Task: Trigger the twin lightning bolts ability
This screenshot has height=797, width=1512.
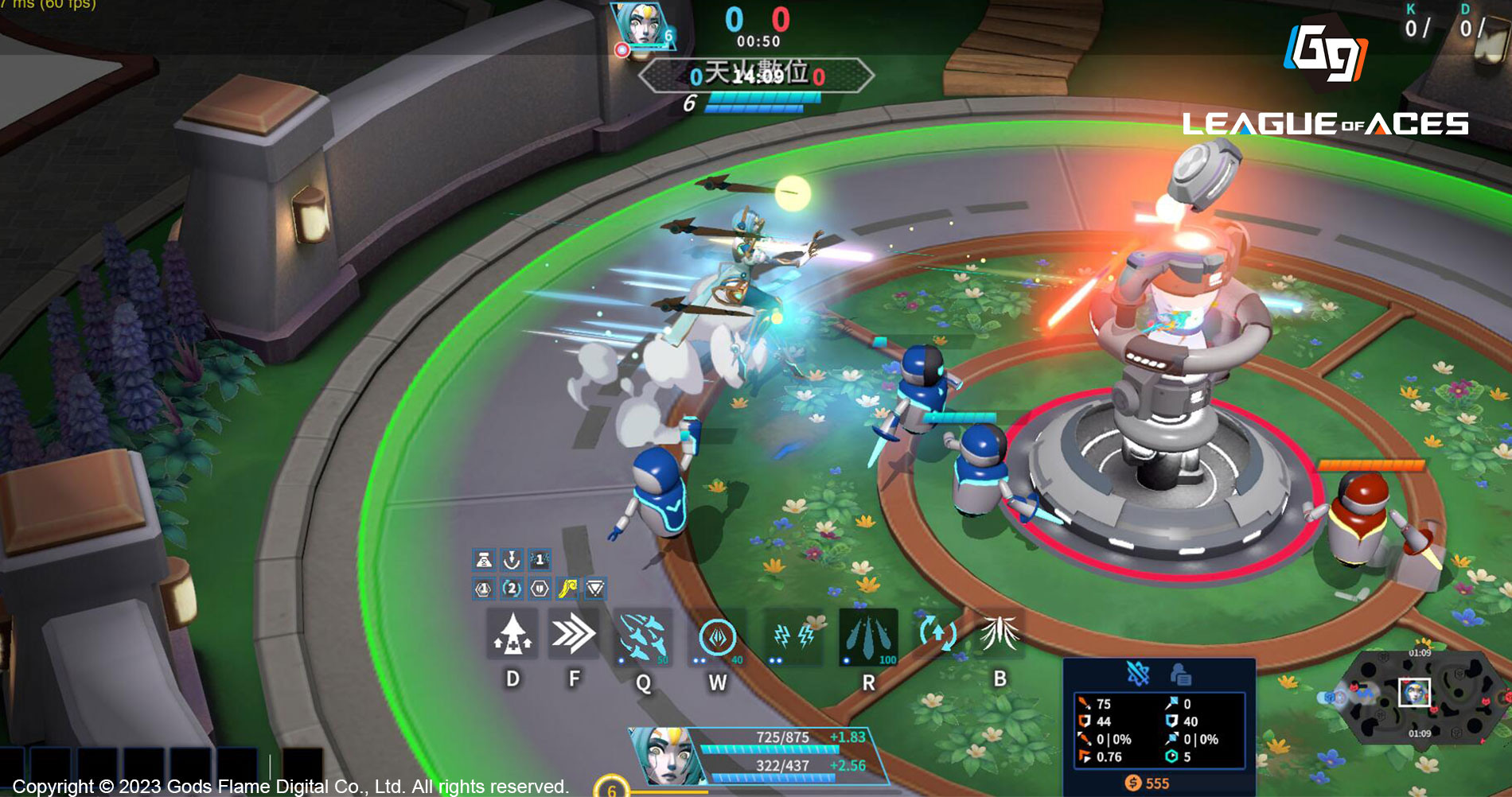Action: 793,636
